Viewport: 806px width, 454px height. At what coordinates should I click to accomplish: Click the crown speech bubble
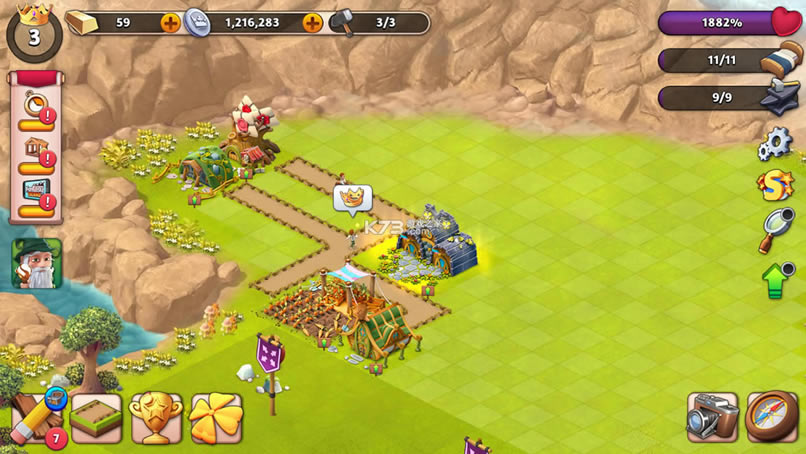click(x=352, y=200)
